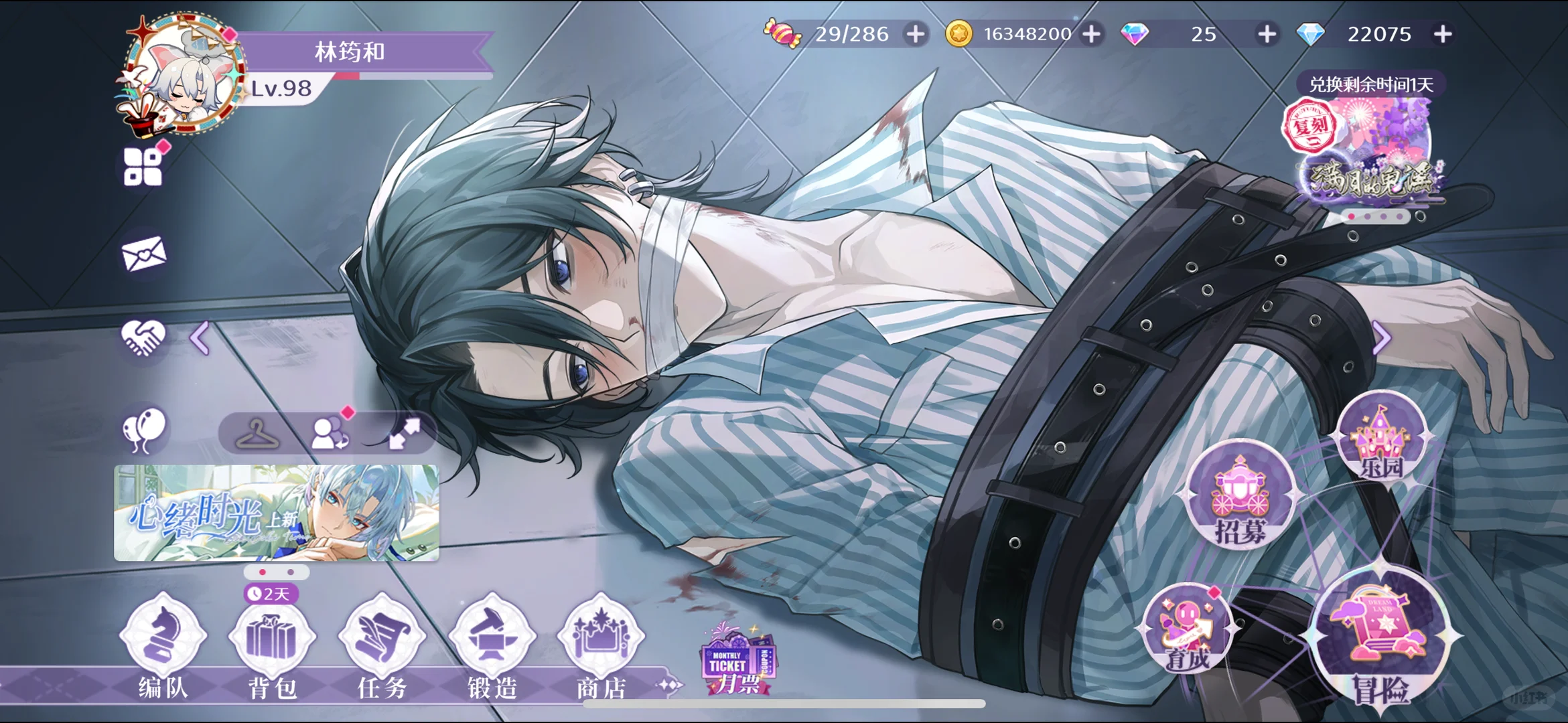1568x723 pixels.
Task: Expand the wallpaper to fullscreen view
Action: [405, 434]
